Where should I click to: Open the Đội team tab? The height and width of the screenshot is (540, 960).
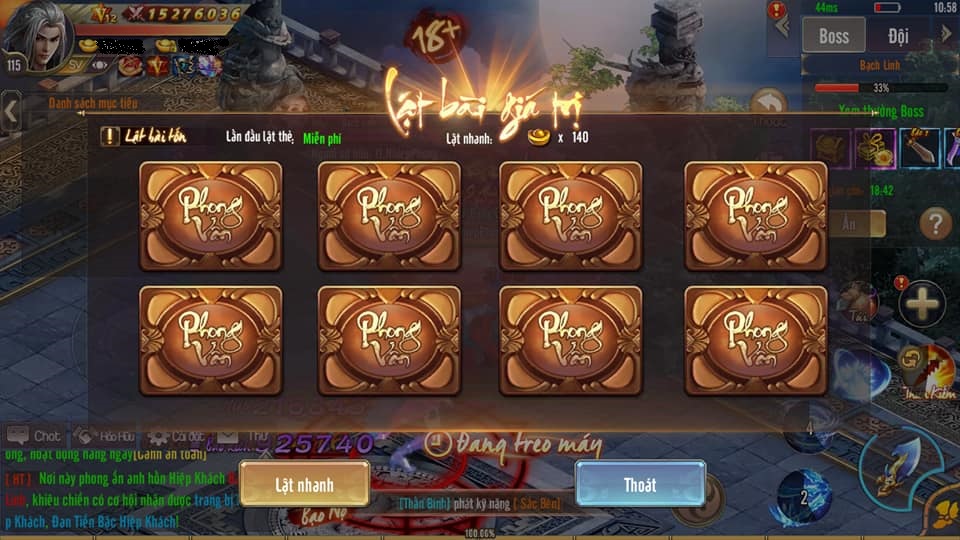point(898,36)
